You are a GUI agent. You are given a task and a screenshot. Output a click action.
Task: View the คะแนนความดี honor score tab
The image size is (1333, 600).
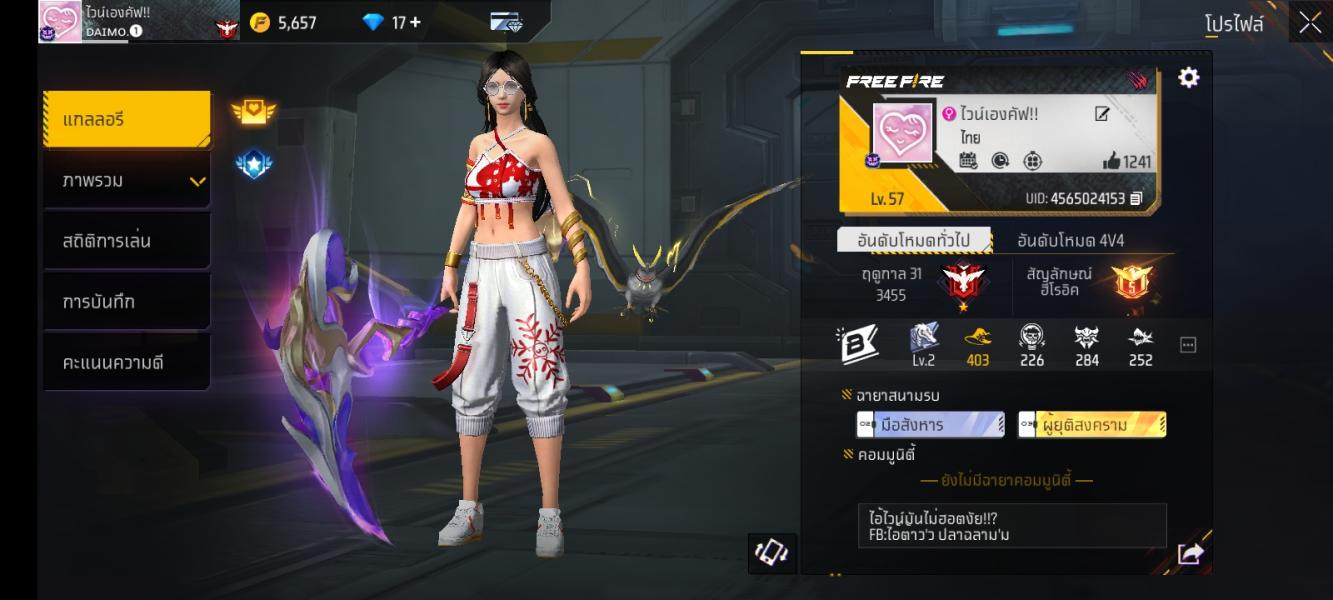tap(127, 362)
